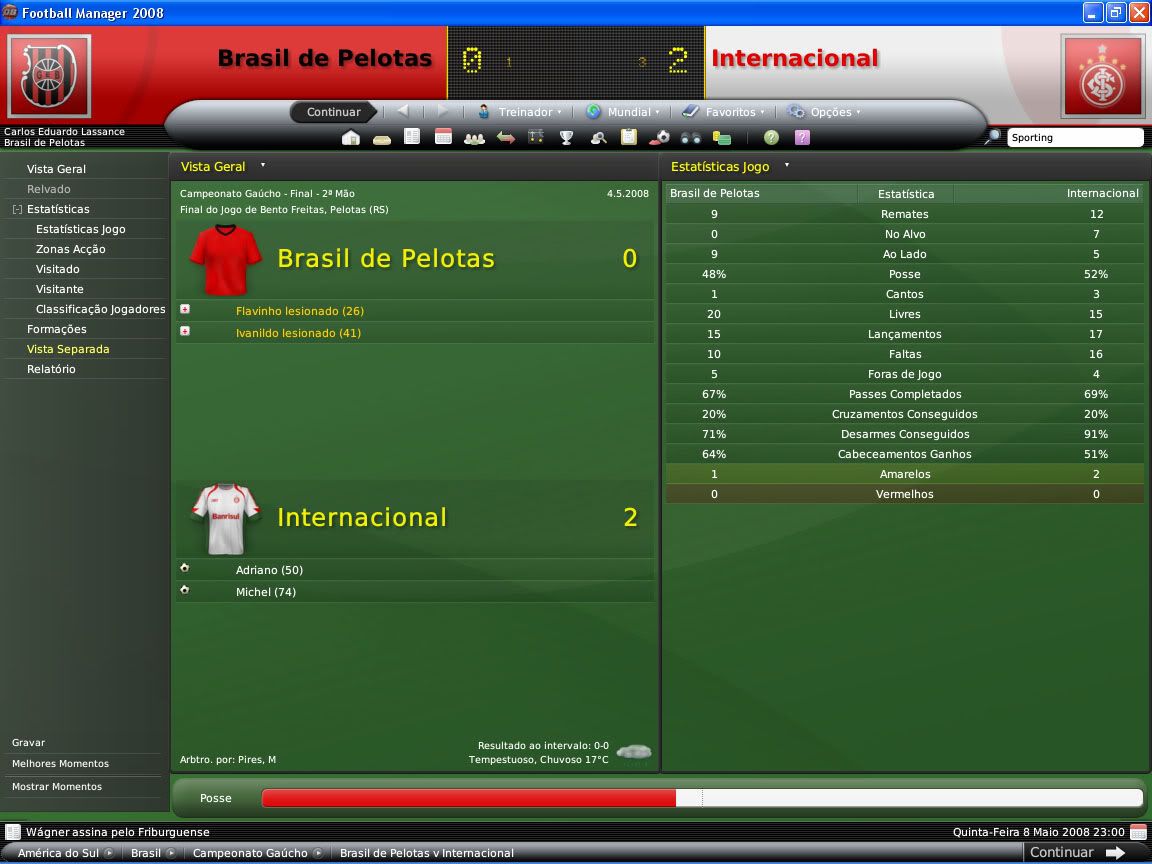Open the trophy competitions icon
The width and height of the screenshot is (1152, 864).
click(x=566, y=138)
